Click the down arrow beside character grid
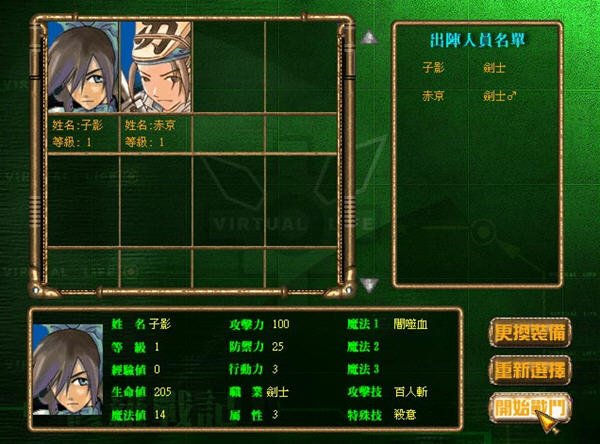This screenshot has width=600, height=444. click(x=370, y=285)
